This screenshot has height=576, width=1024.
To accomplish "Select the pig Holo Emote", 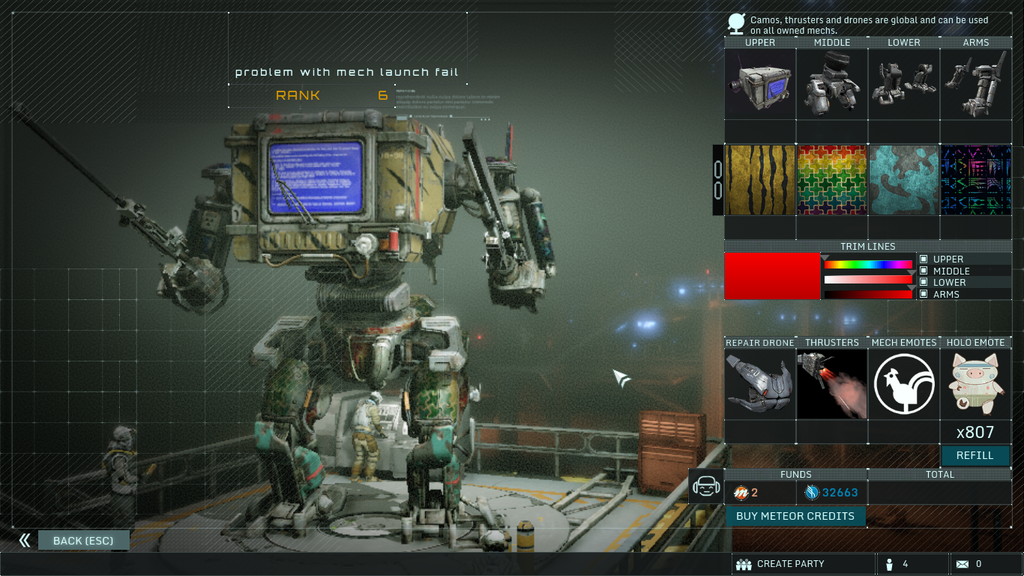I will click(976, 384).
